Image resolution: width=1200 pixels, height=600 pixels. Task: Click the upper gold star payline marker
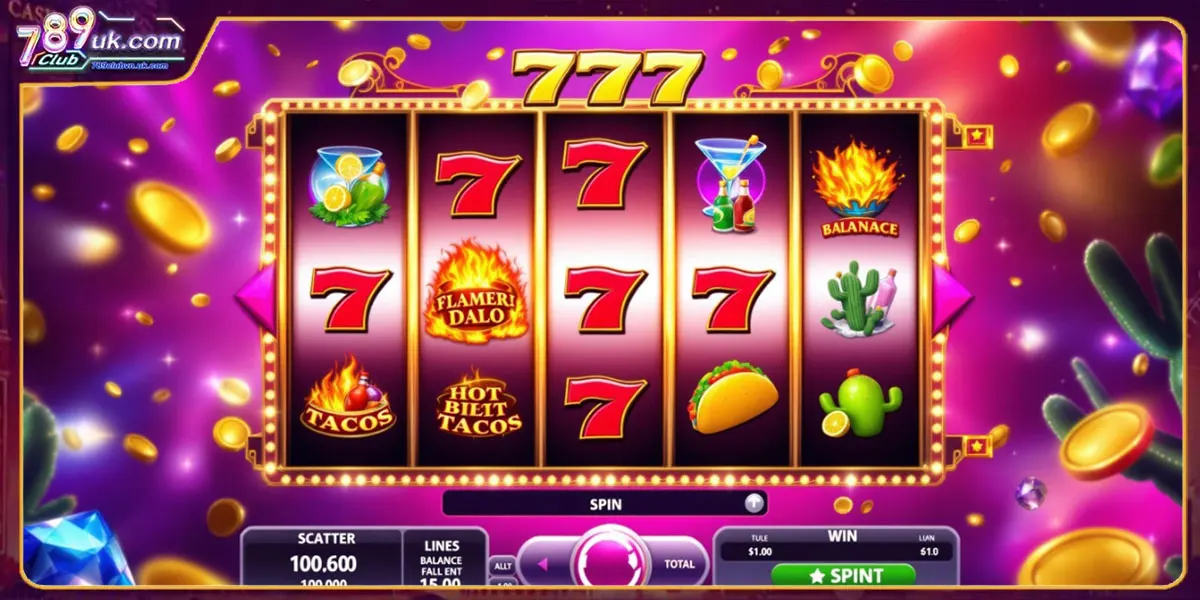pos(975,135)
